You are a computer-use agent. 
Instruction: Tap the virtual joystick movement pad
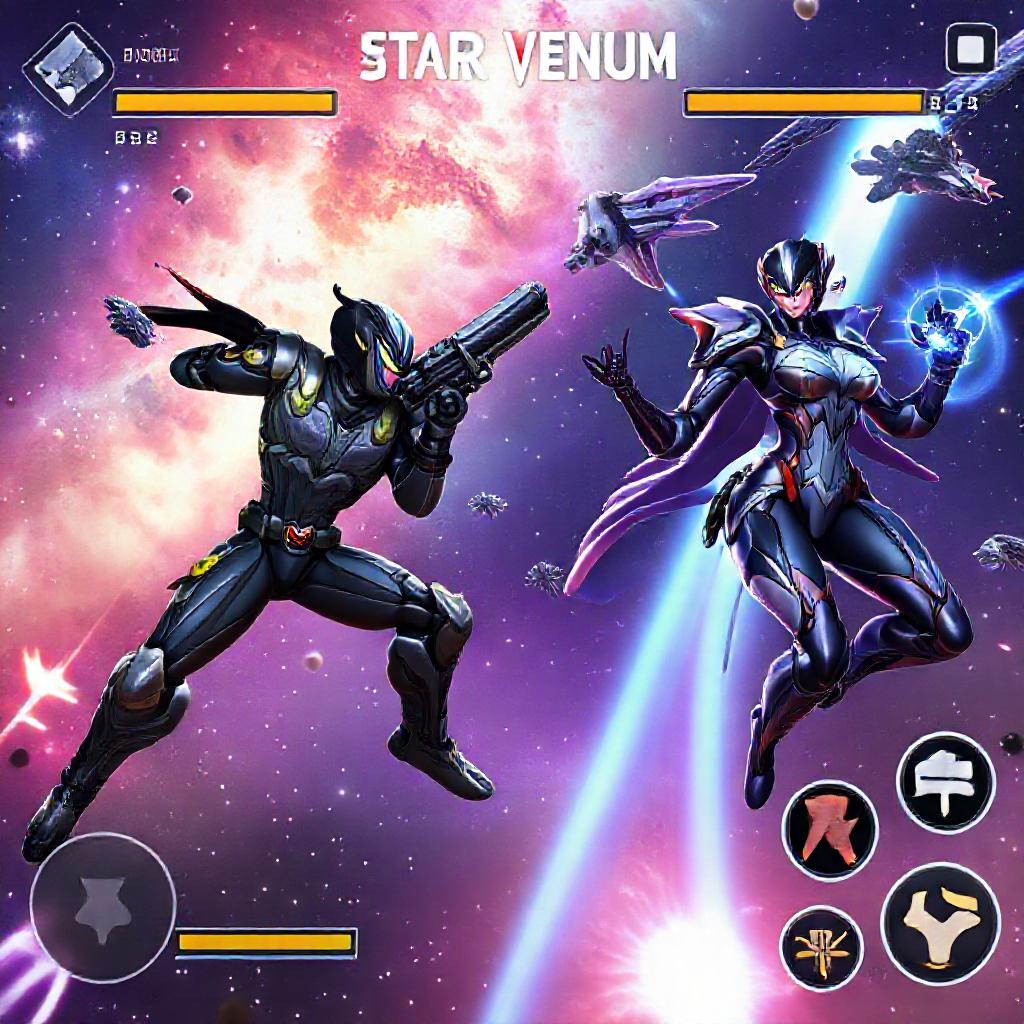103,906
